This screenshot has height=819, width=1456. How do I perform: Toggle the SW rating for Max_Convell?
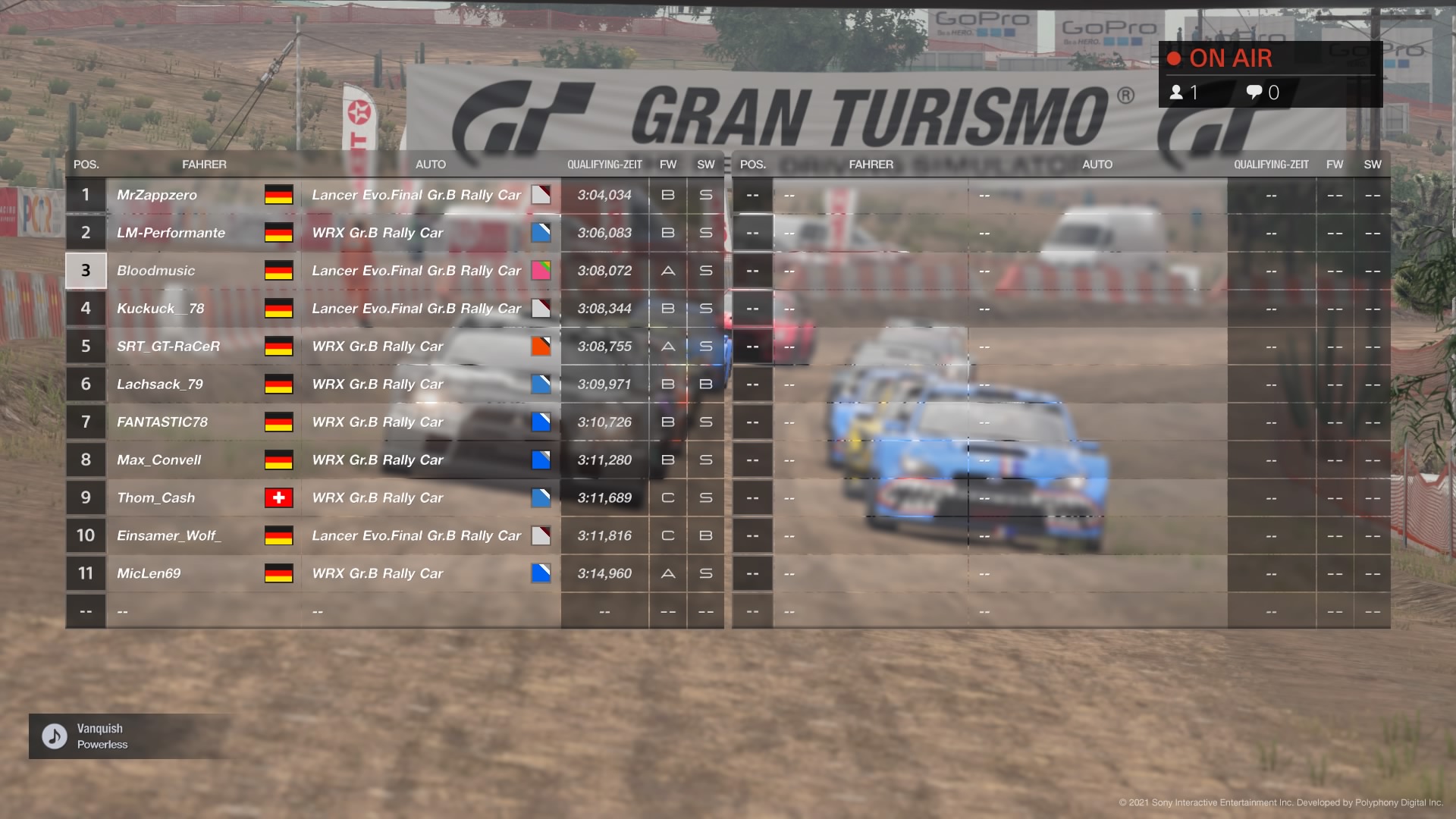[x=705, y=460]
